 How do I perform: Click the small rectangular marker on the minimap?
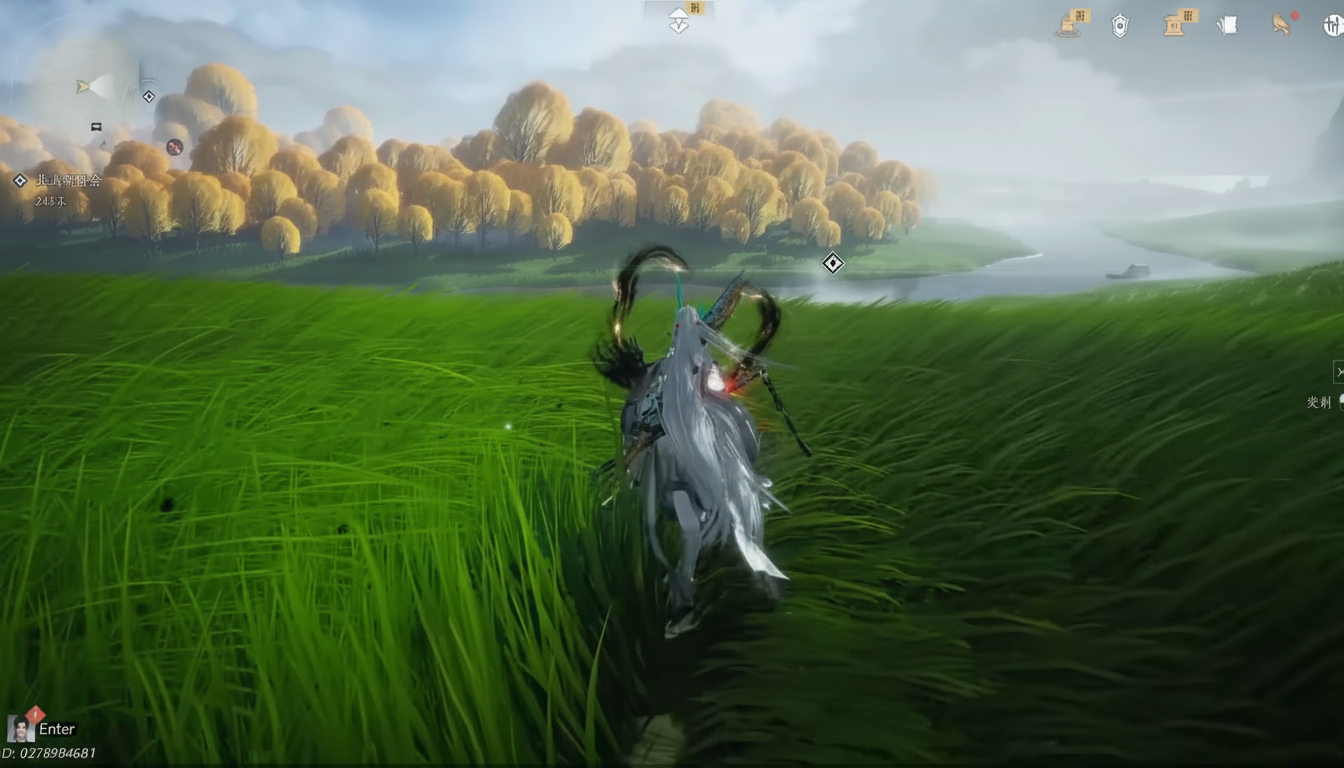point(96,127)
